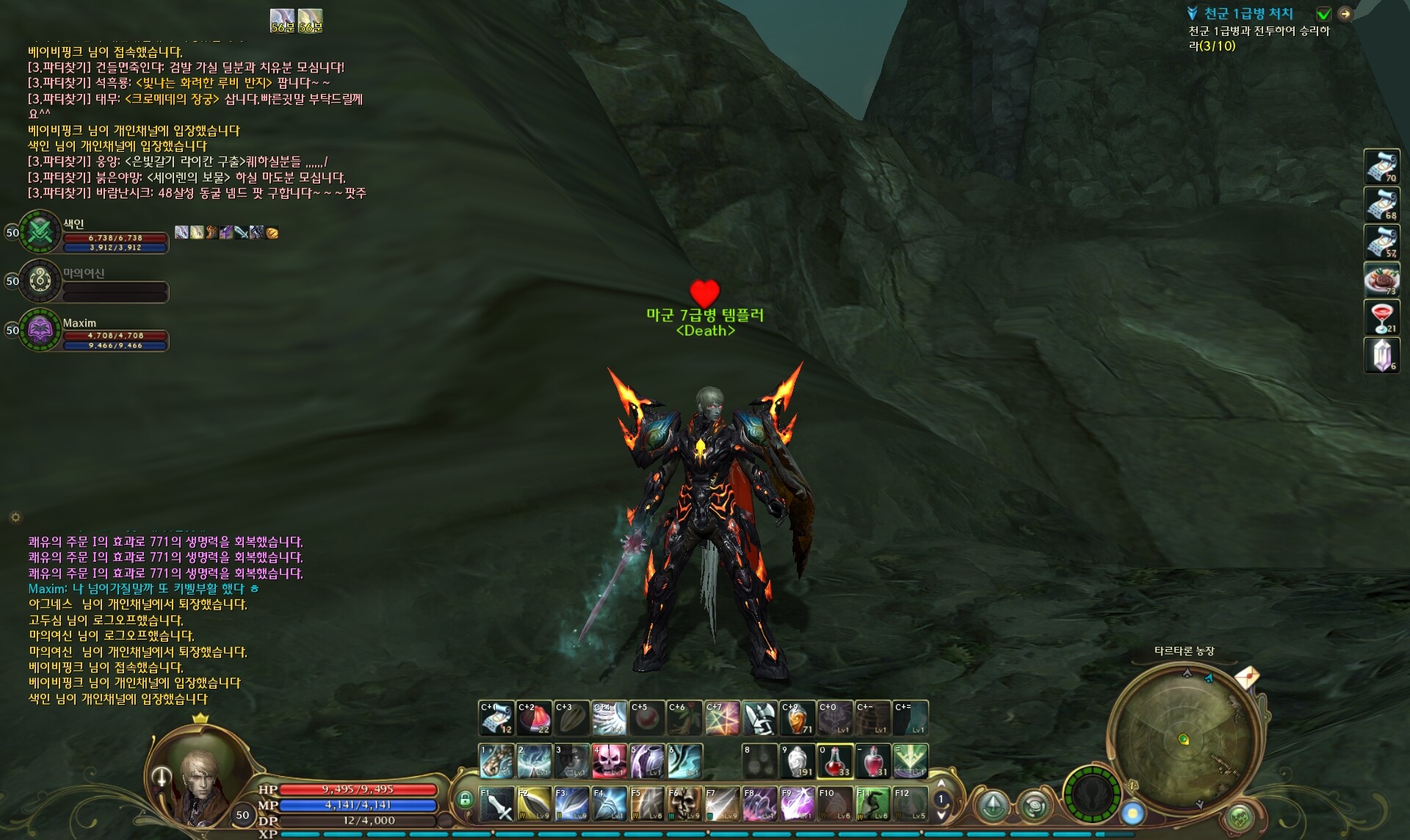The image size is (1410, 840).
Task: Select the white jar item with 191 stack
Action: tap(798, 761)
